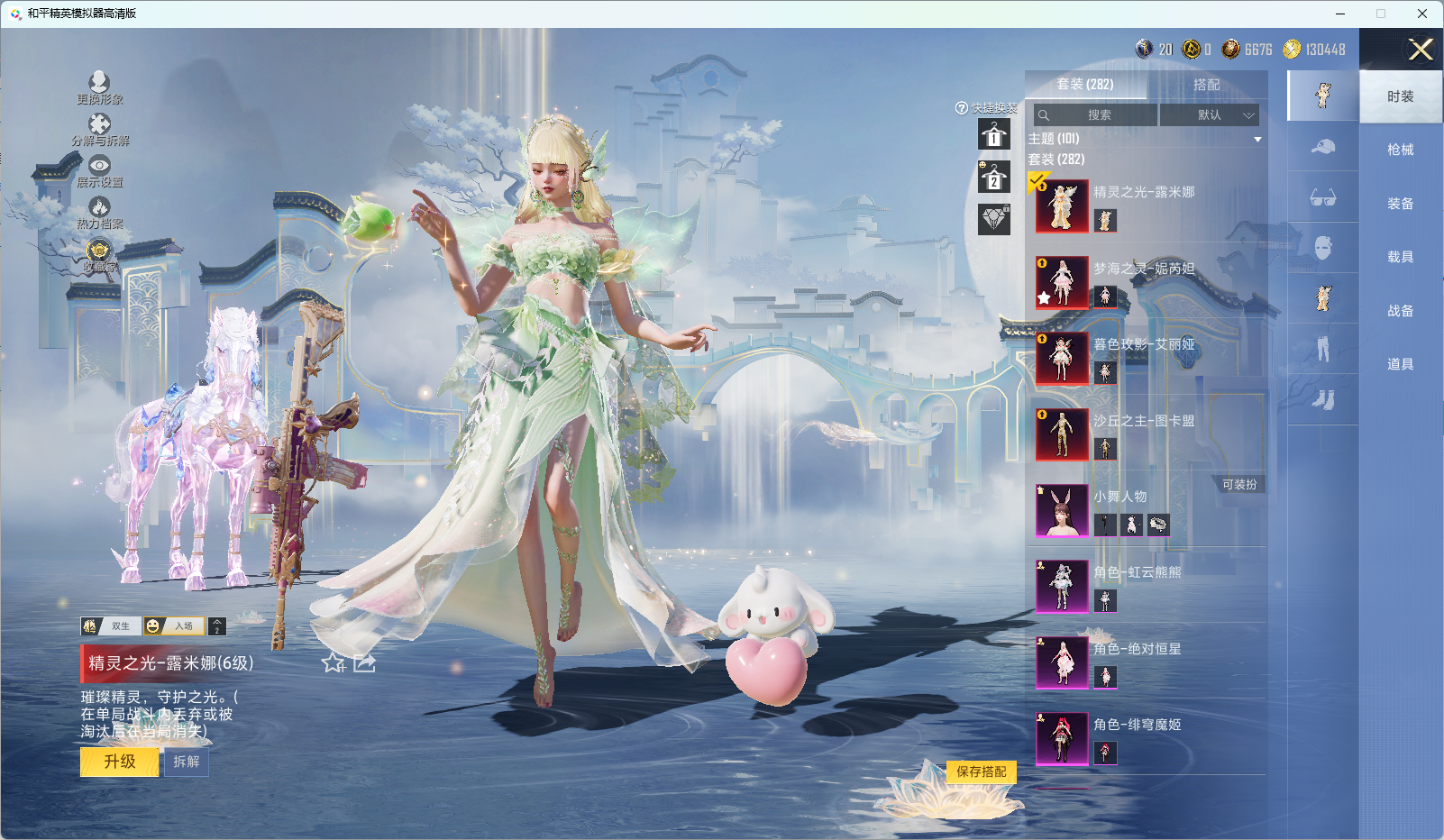Open the 道具 items category
Screen dimensions: 1444x840
click(x=1400, y=364)
